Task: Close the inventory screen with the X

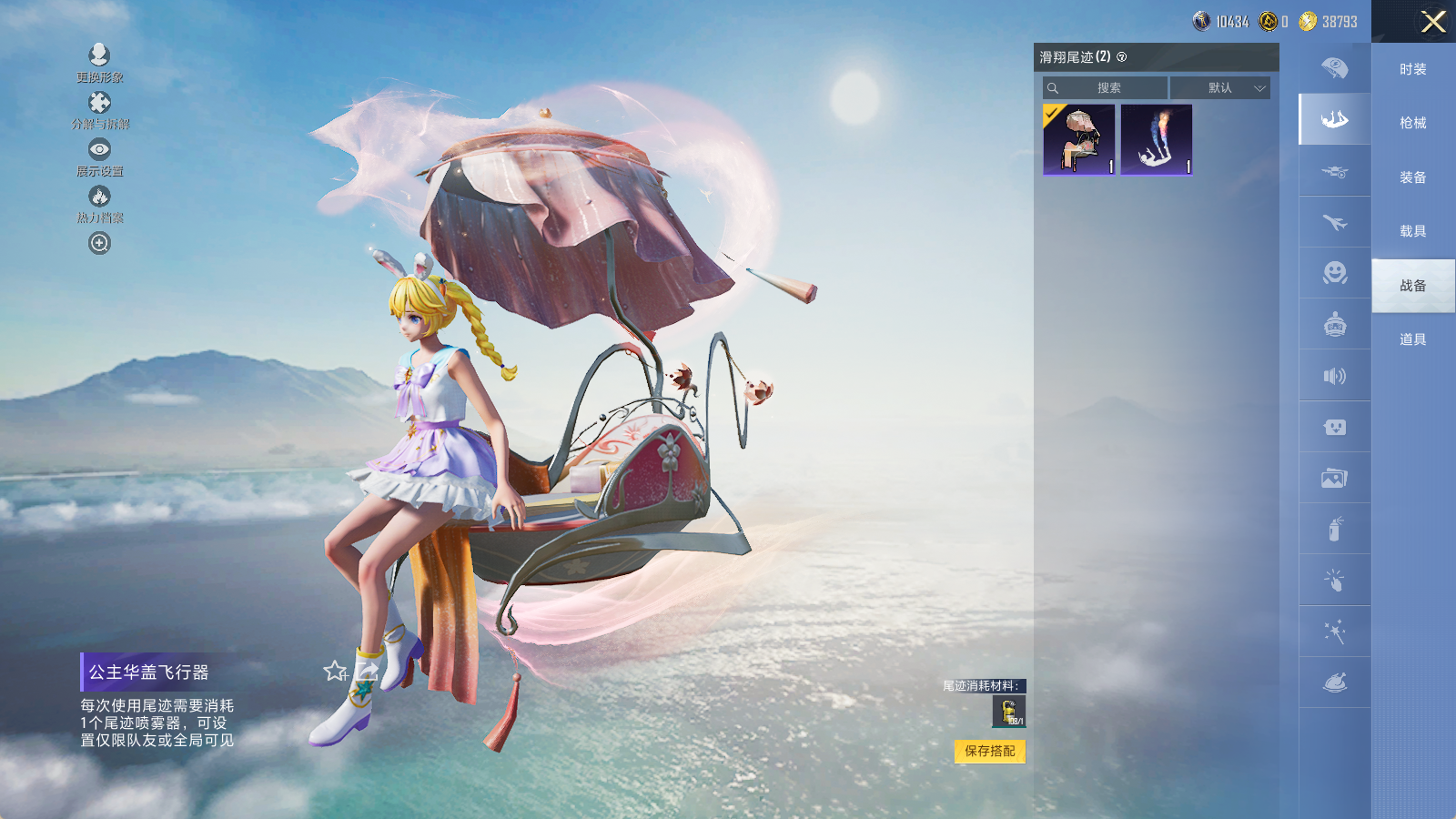Action: click(1433, 22)
